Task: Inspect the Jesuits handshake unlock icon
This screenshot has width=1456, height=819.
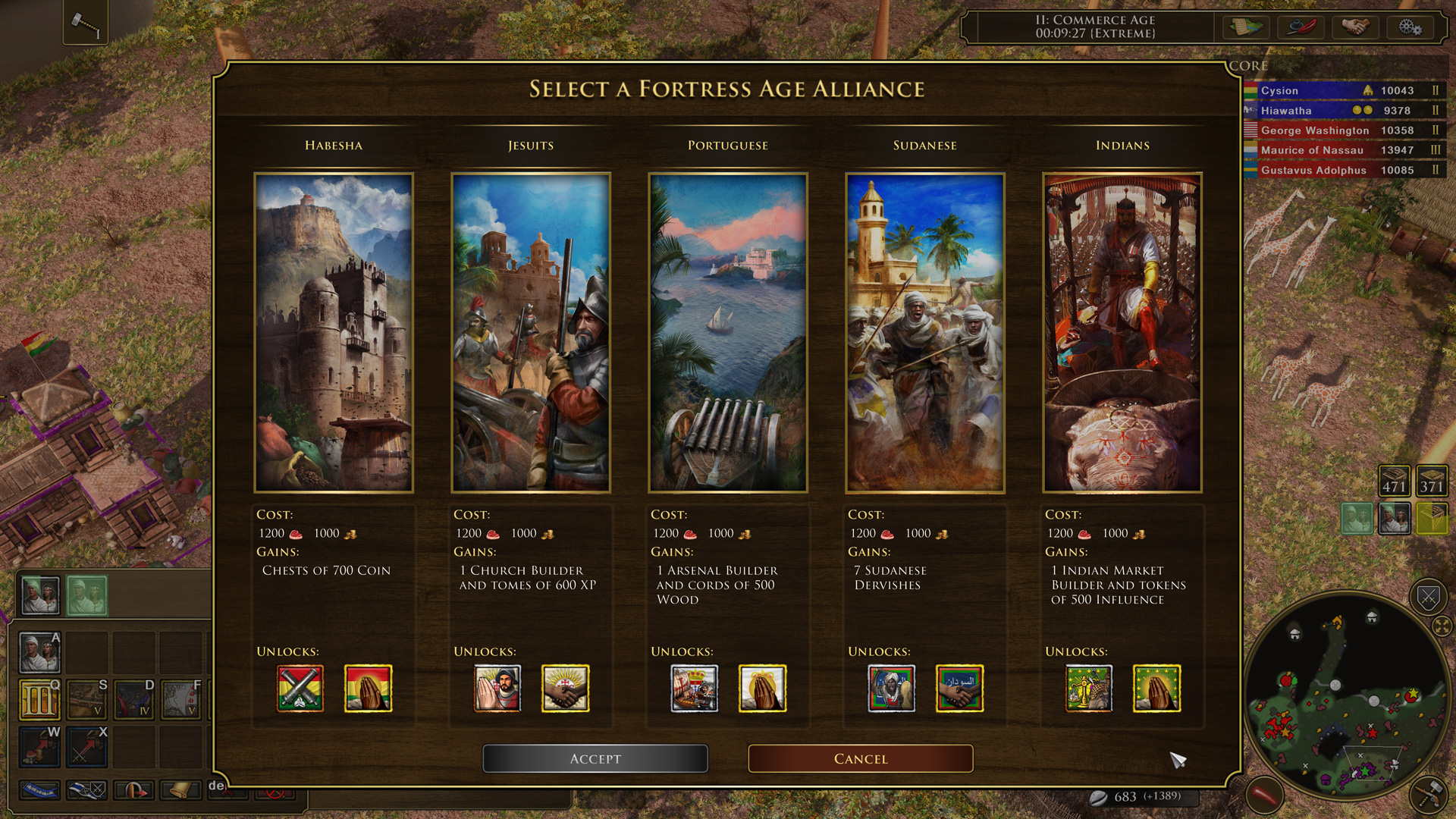Action: (x=565, y=689)
